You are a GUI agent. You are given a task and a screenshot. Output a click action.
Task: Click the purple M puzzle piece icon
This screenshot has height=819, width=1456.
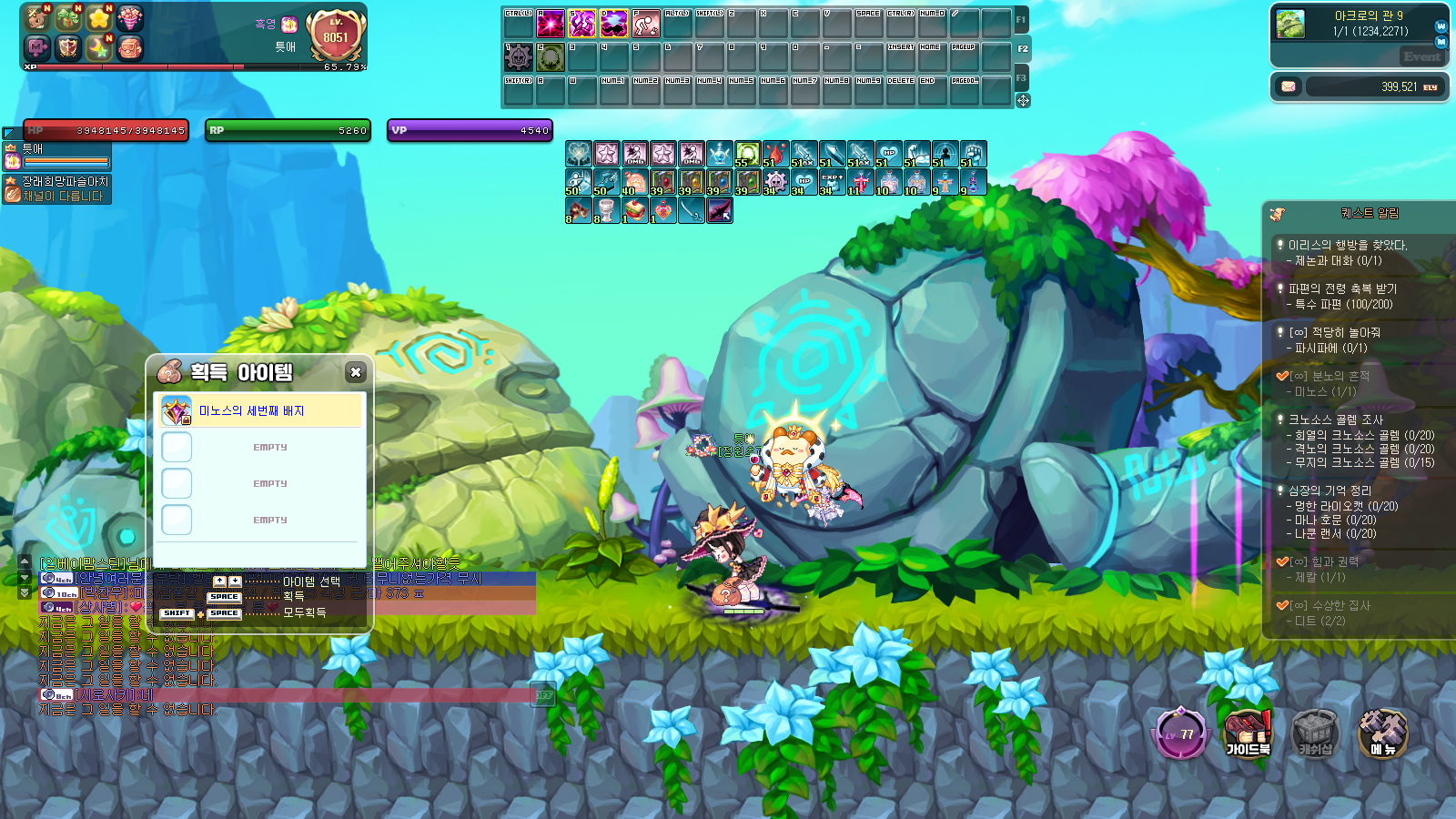[x=38, y=47]
